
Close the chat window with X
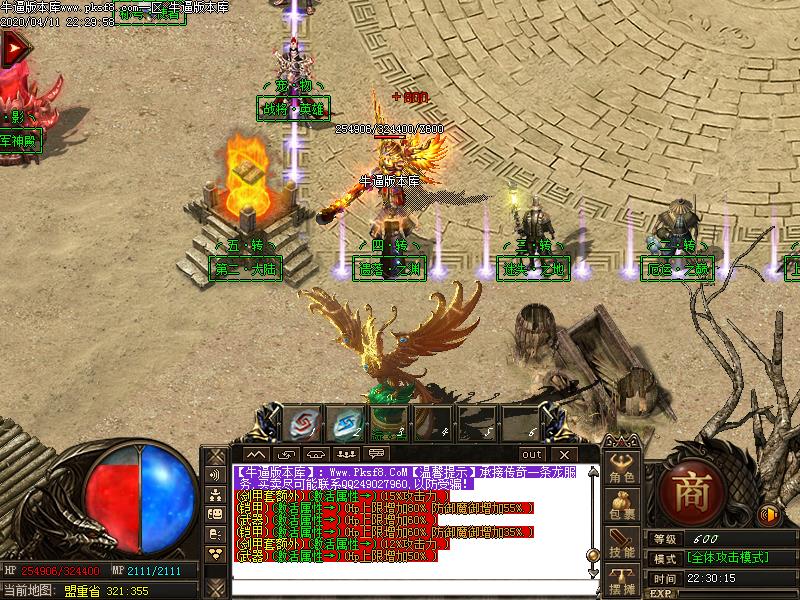pos(563,454)
